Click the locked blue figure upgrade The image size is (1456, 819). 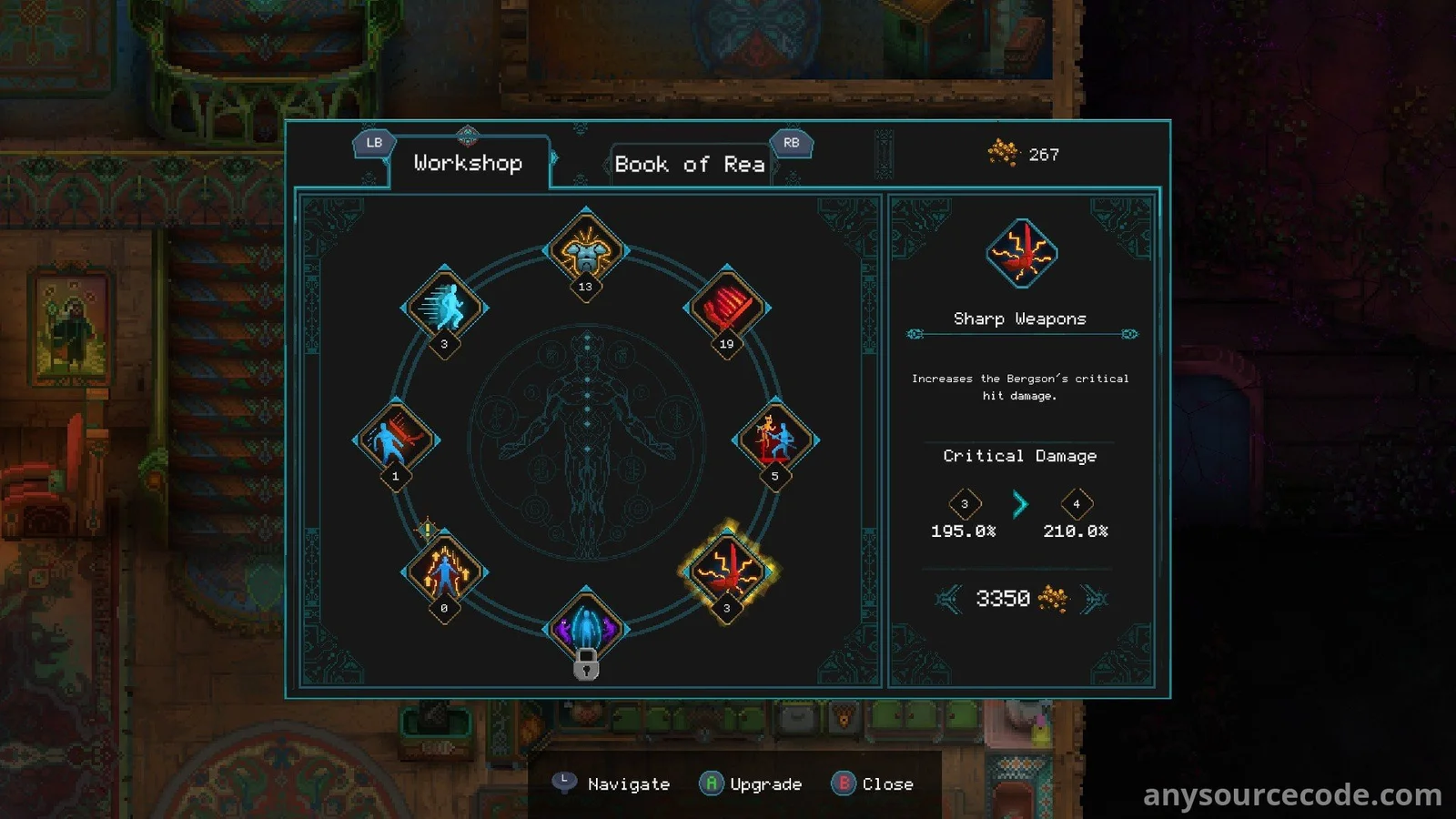(586, 630)
